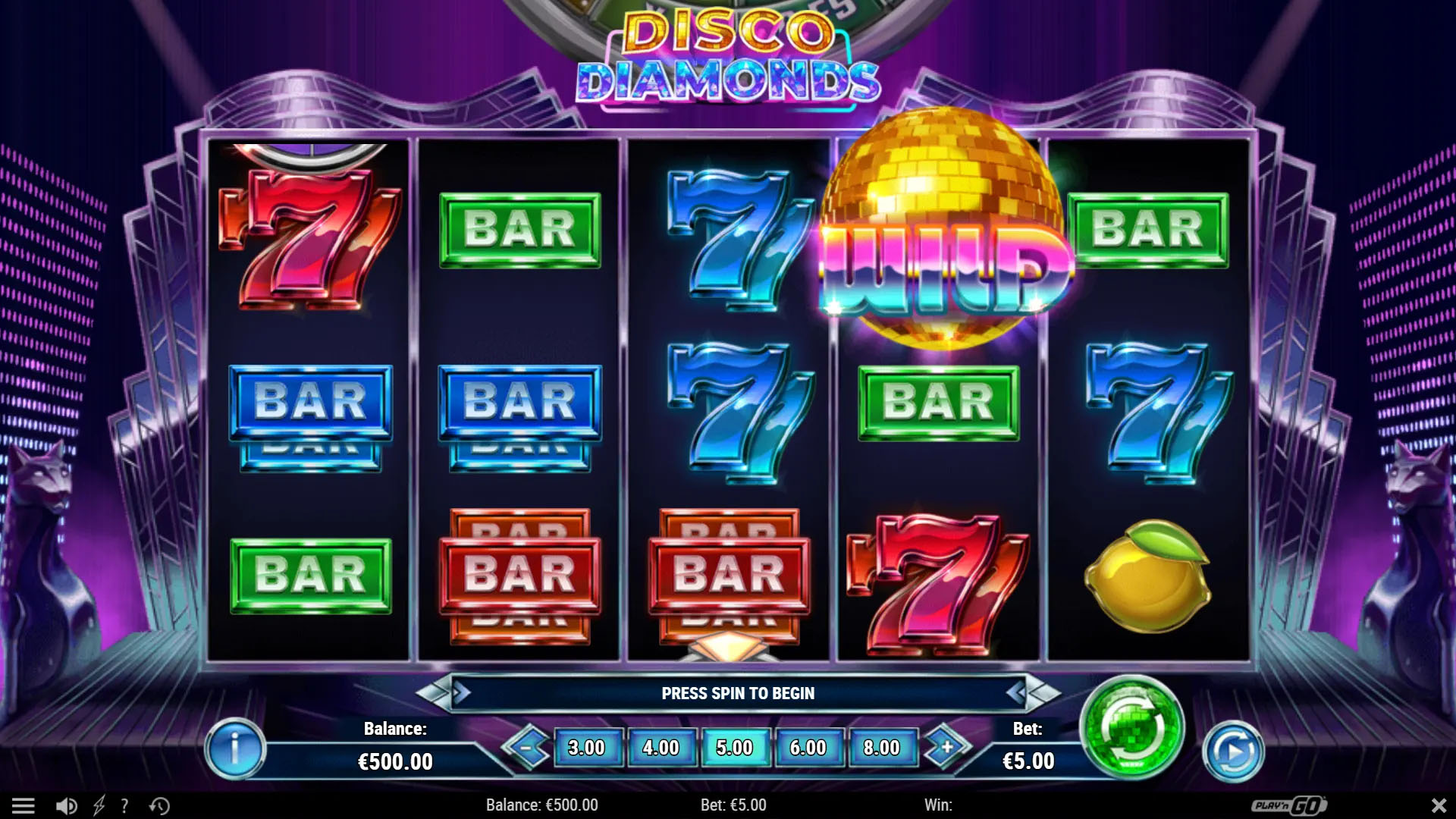This screenshot has height=819, width=1456.
Task: Increase the bet with the plus arrow
Action: click(x=946, y=748)
